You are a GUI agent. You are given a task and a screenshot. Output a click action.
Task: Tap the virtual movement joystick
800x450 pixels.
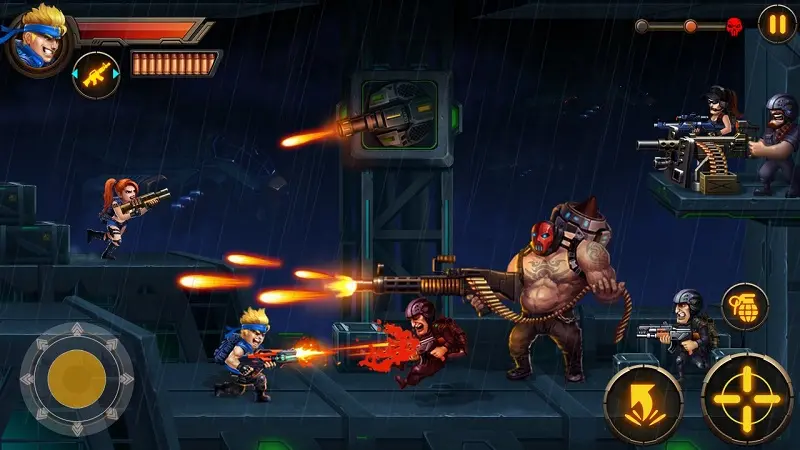point(77,376)
